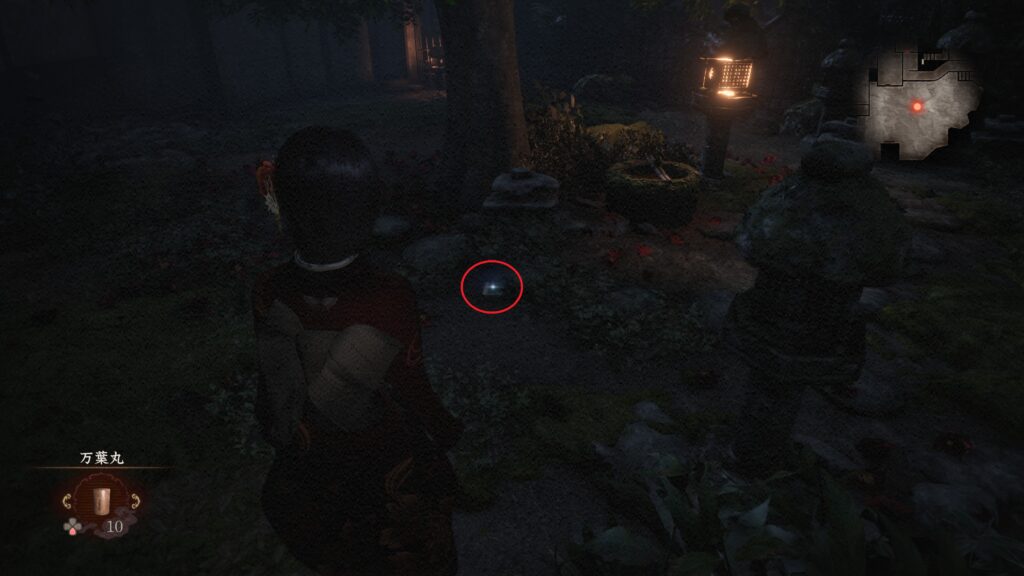Select the 万葉丸 quick-use item slot
1024x576 pixels.
pos(99,500)
